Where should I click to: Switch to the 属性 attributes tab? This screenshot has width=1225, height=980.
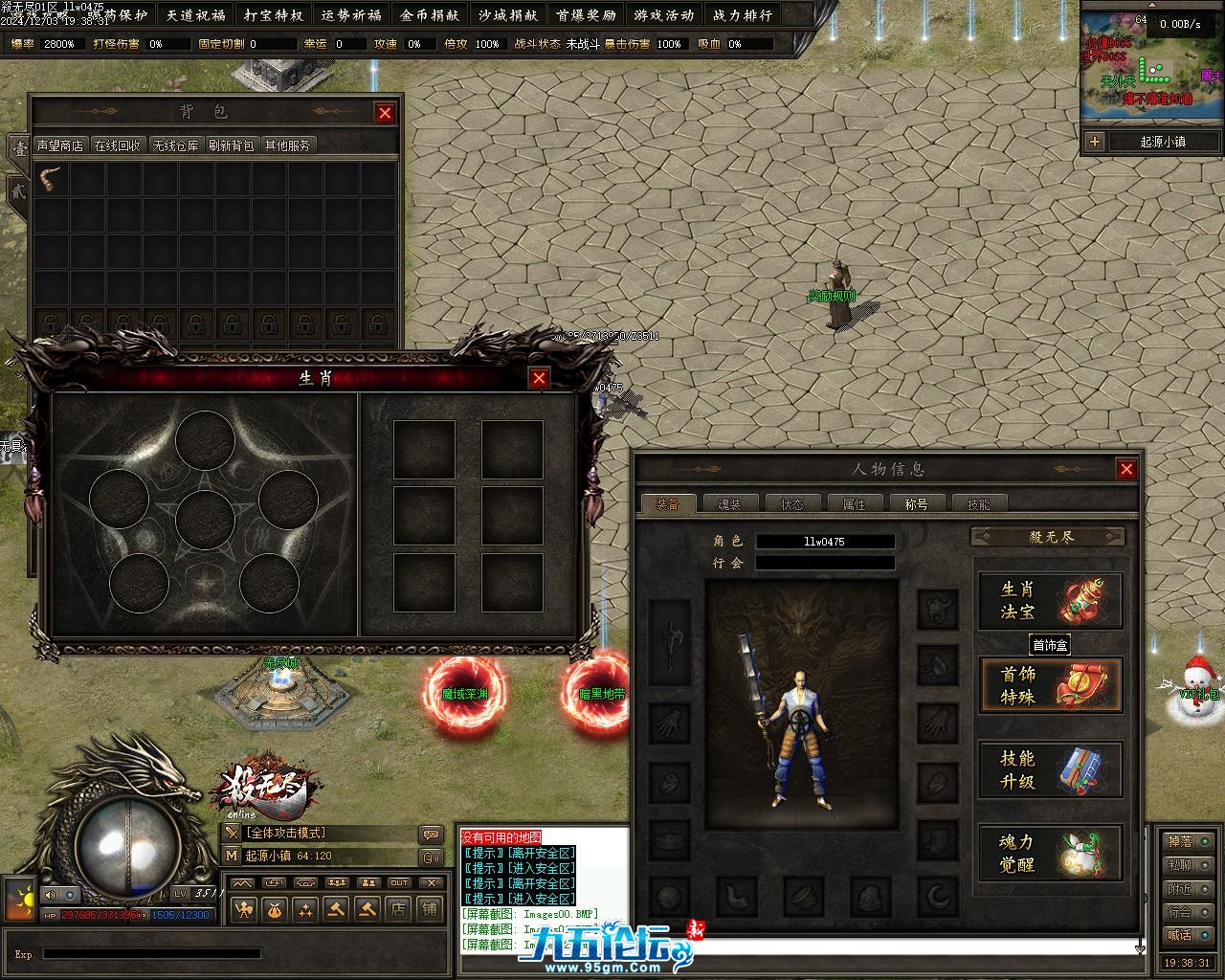(x=854, y=503)
